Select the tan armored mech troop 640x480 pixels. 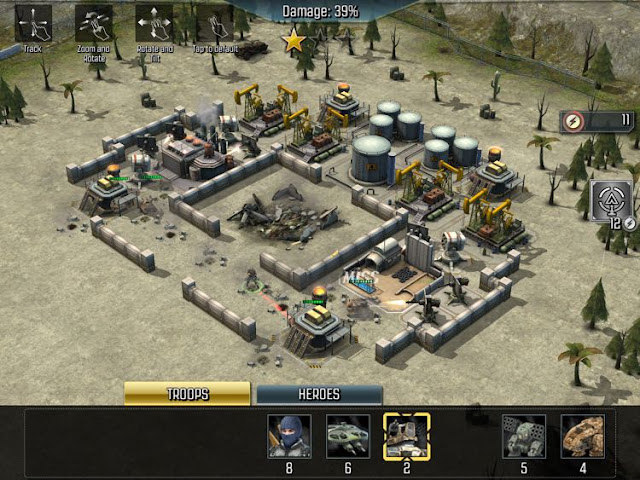click(x=581, y=435)
